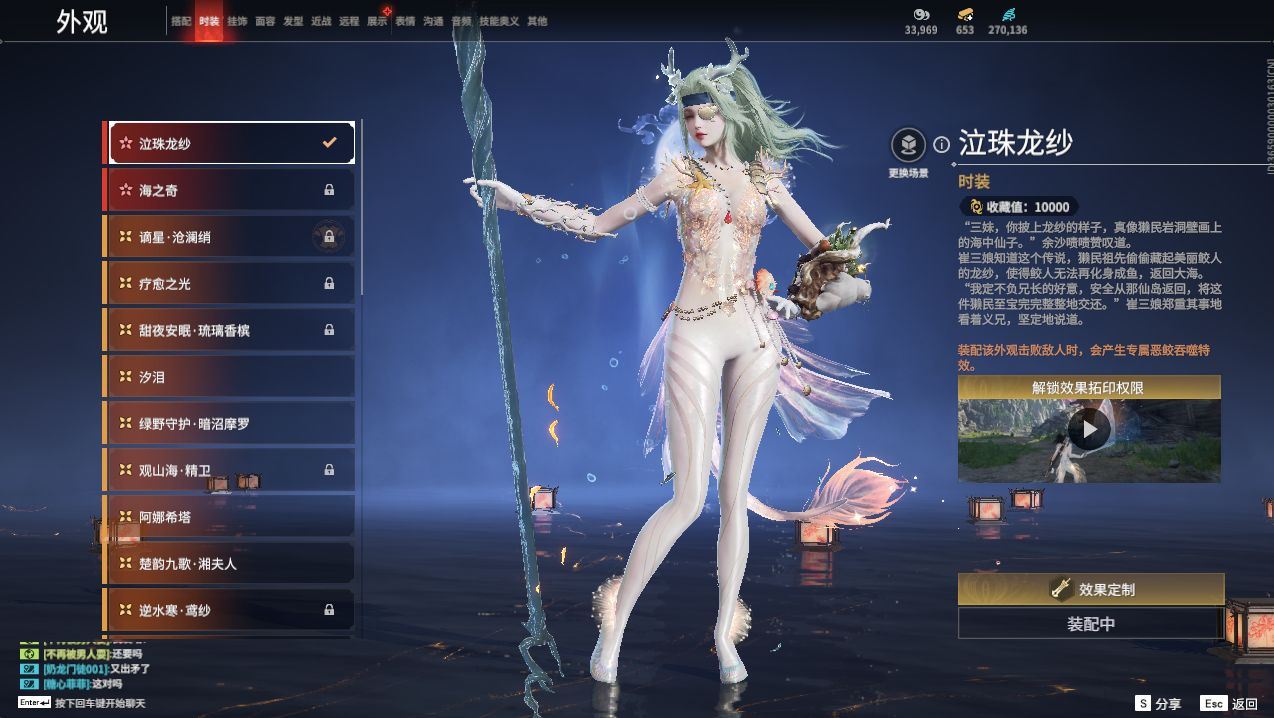Viewport: 1274px width, 718px height.
Task: Open the 技能奥义 tab
Action: tap(499, 21)
